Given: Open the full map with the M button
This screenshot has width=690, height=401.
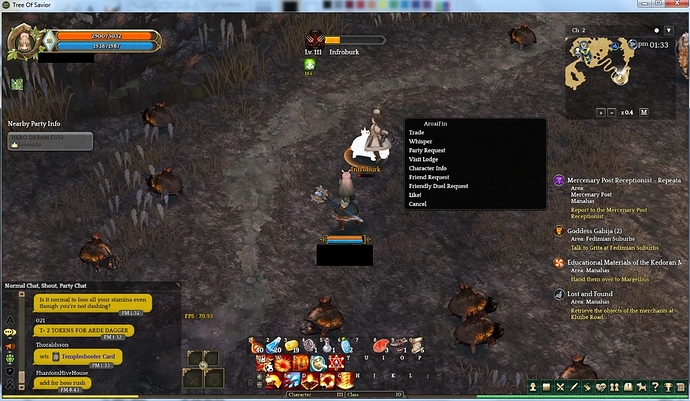Looking at the screenshot, I should [645, 113].
